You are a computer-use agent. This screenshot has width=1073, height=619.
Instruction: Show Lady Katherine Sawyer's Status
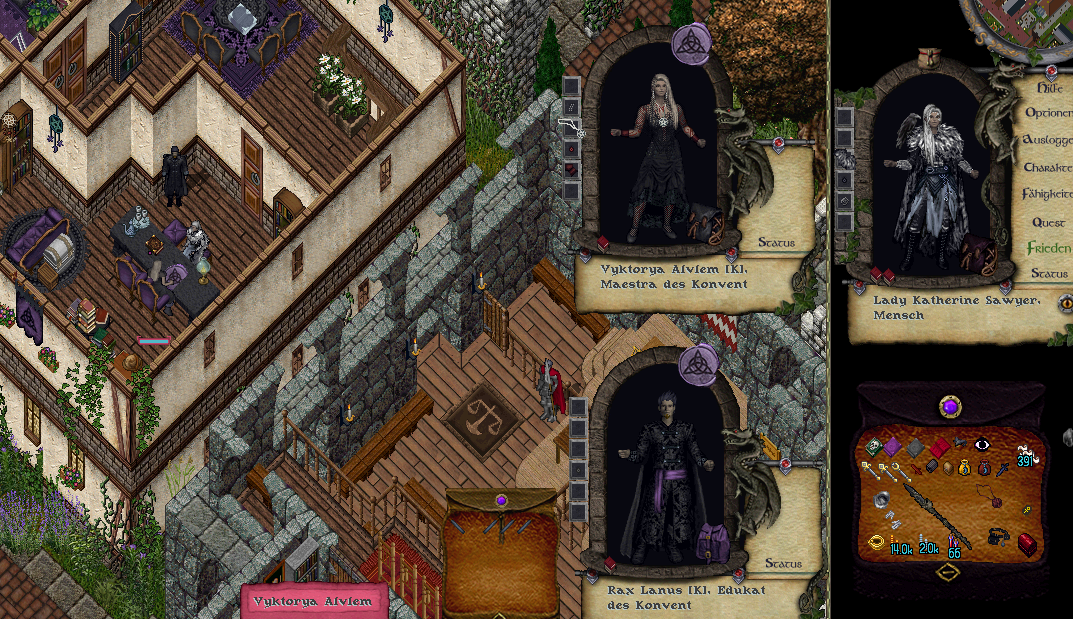pyautogui.click(x=1049, y=273)
